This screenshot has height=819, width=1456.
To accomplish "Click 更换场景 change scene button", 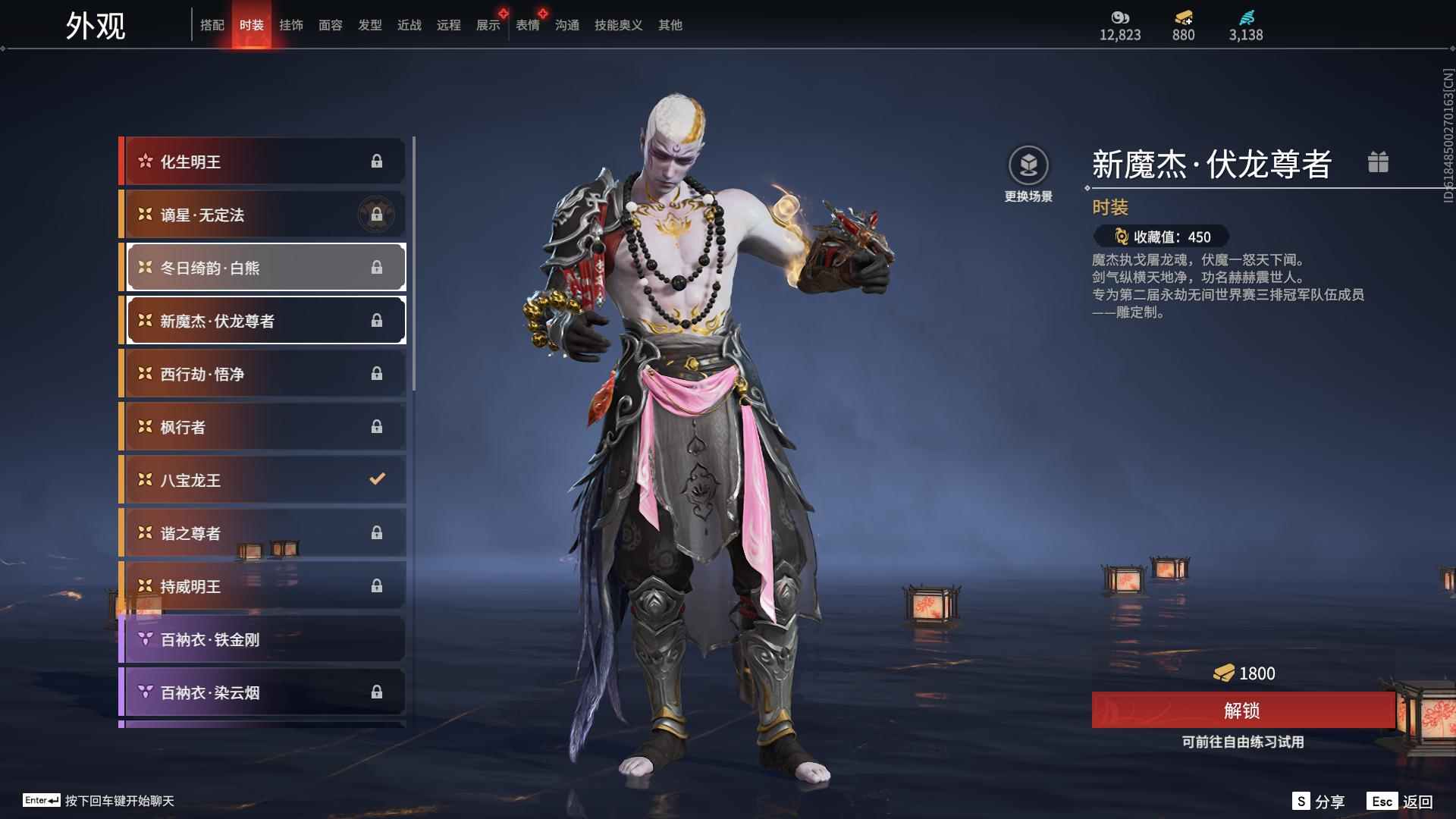I will [x=1028, y=174].
